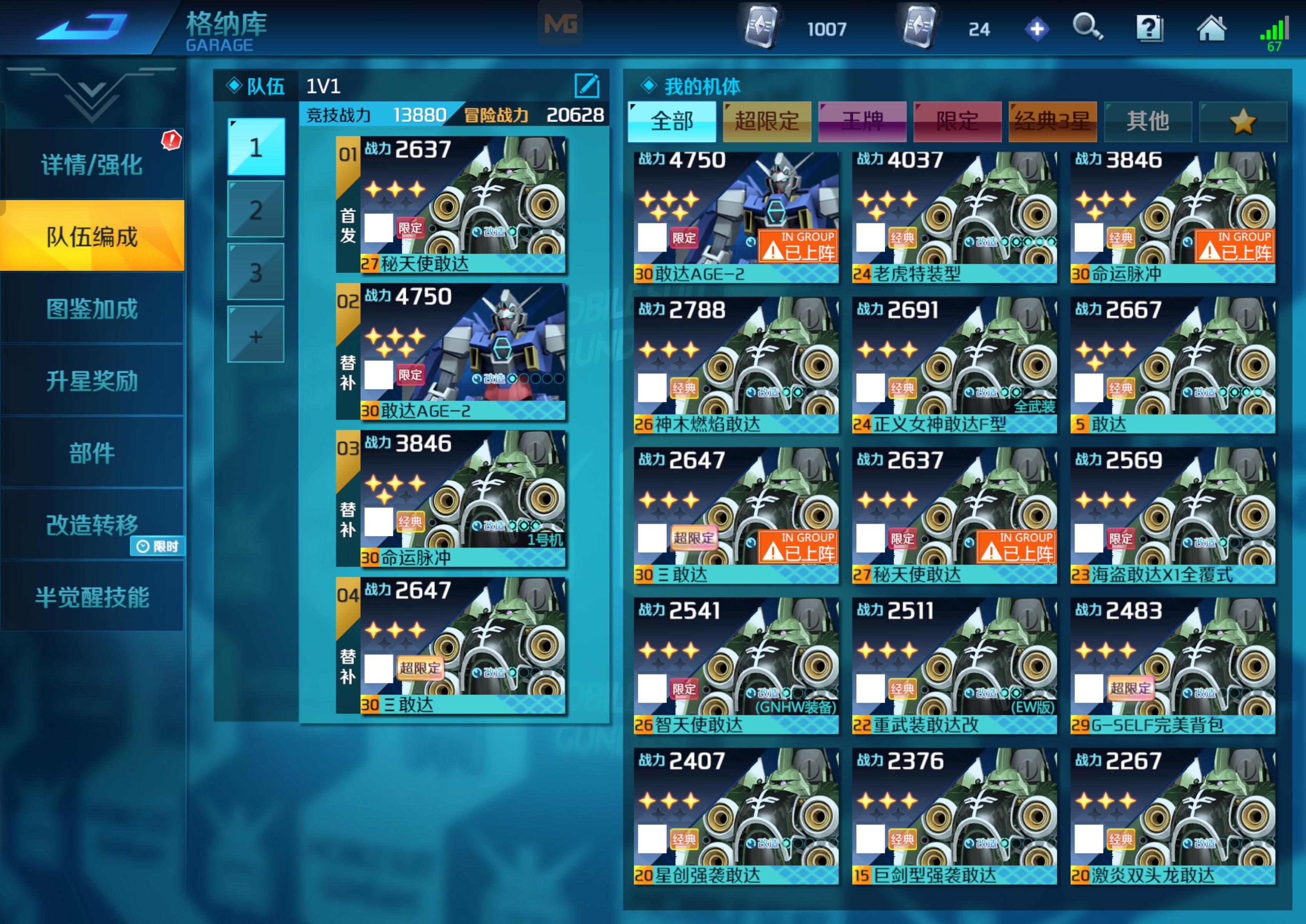Open the 其他 filter tab

[1147, 121]
